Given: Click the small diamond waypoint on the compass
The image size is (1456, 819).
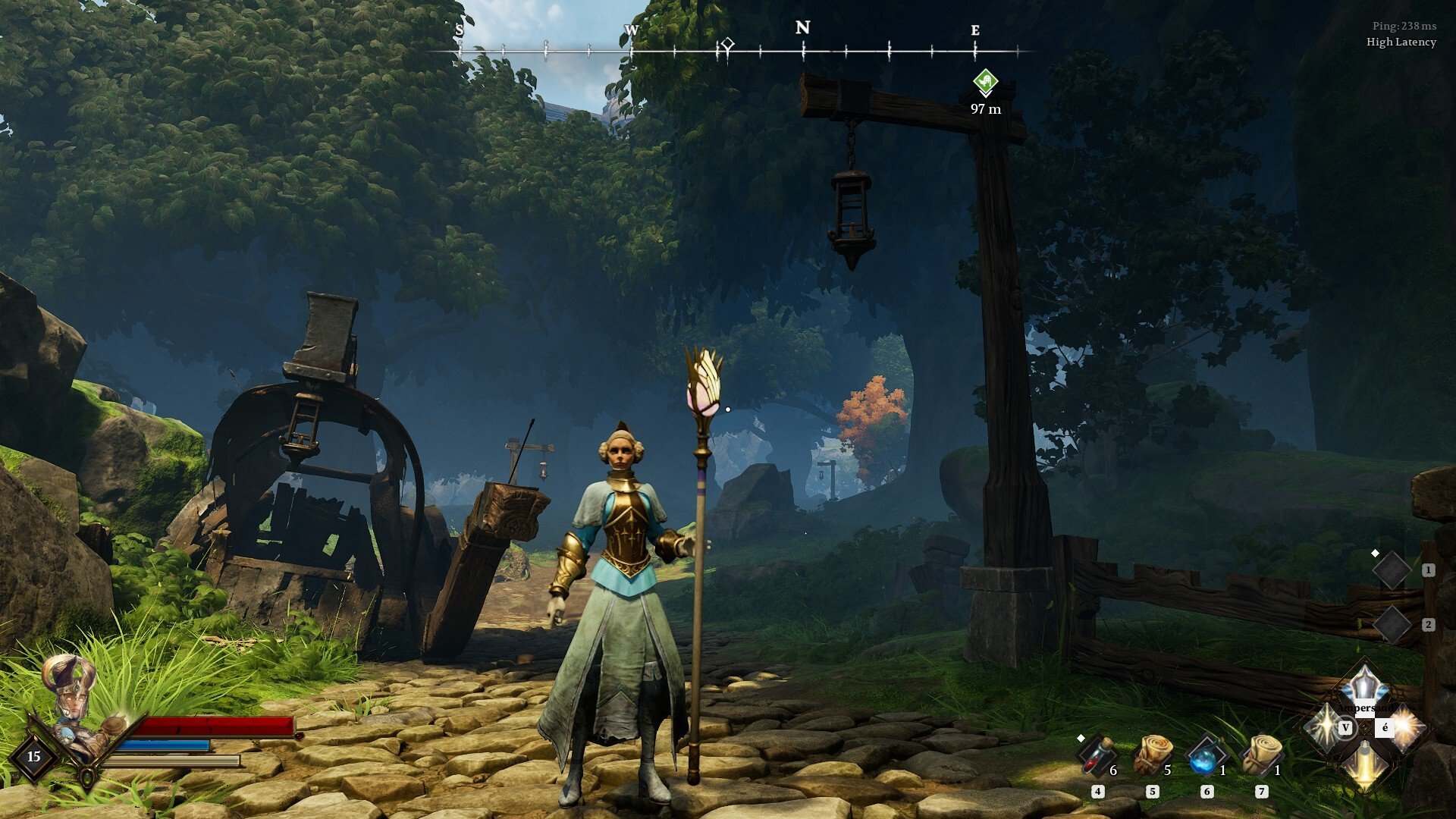Looking at the screenshot, I should click(727, 44).
